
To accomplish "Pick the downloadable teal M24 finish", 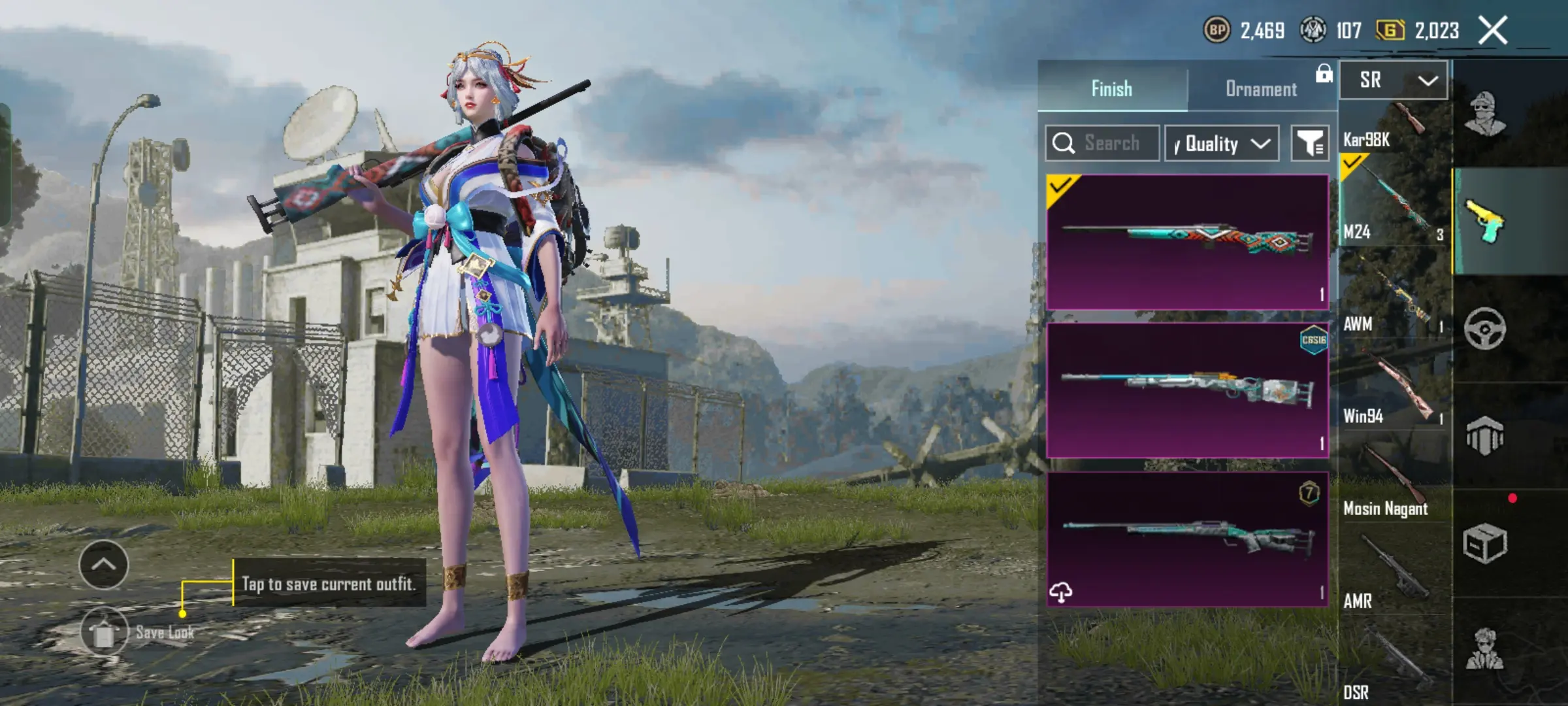I will [x=1187, y=539].
